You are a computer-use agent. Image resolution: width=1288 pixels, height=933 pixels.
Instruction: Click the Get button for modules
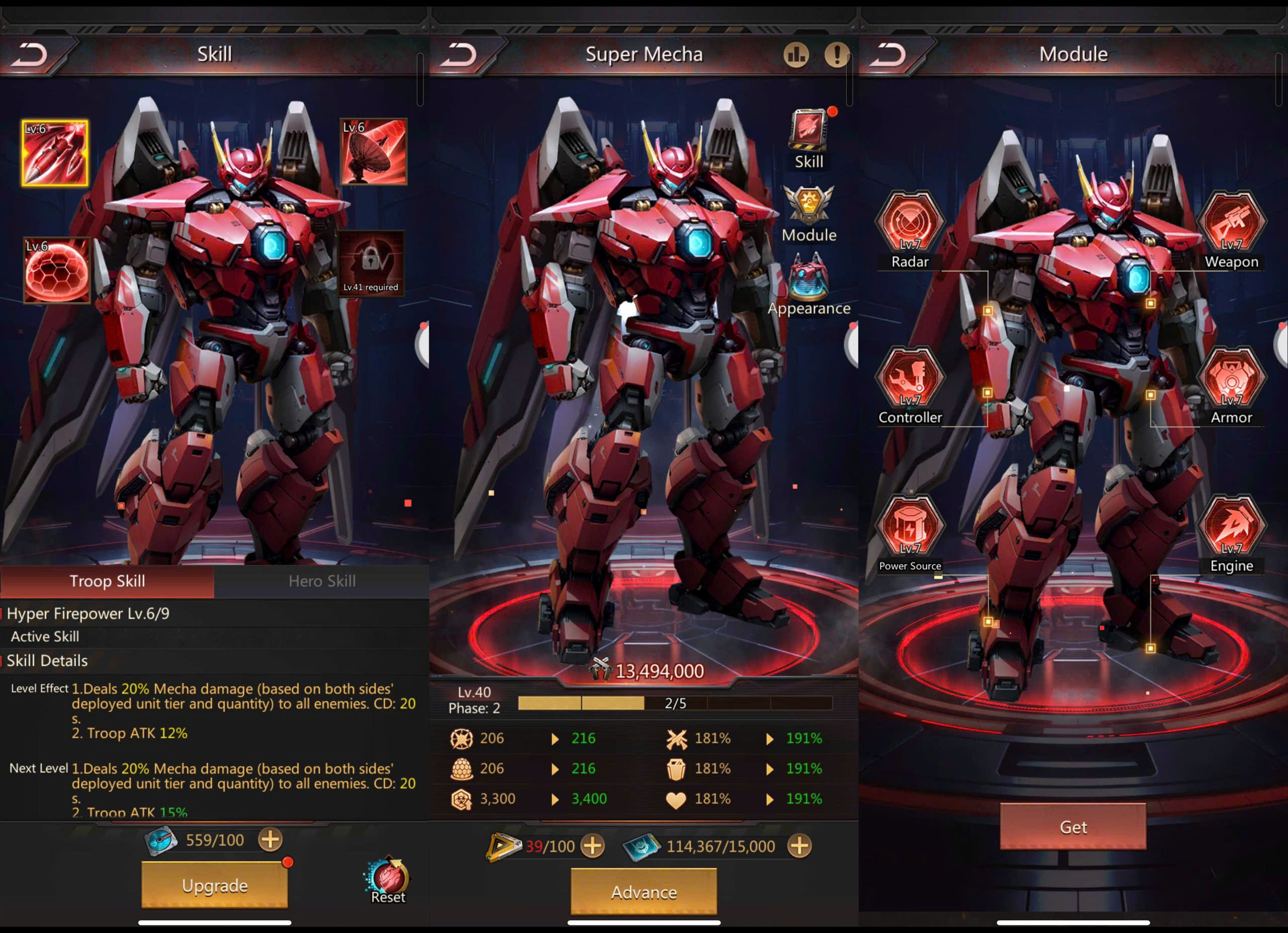pyautogui.click(x=1073, y=827)
